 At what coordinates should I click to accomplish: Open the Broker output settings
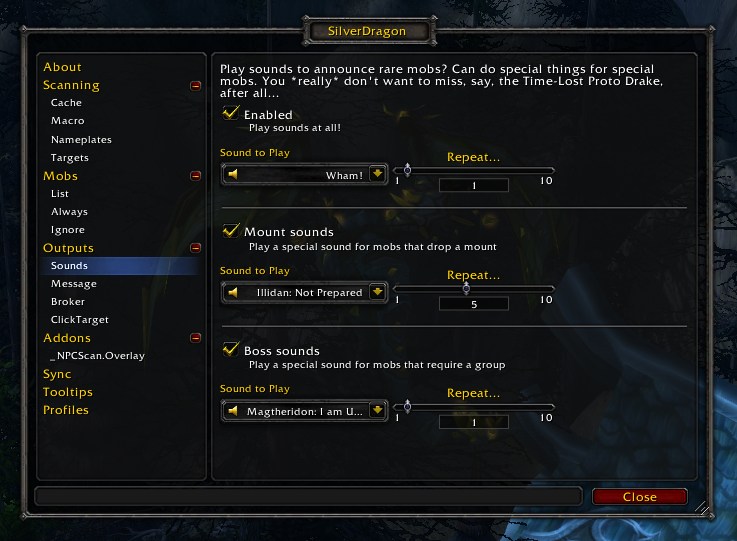68,302
